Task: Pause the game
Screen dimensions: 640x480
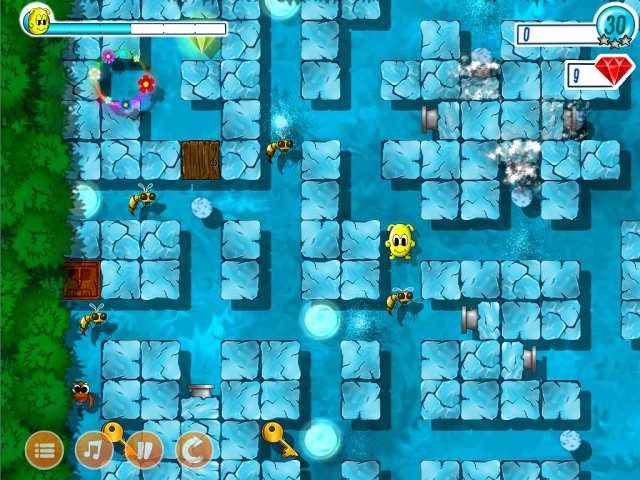Action: [144, 450]
